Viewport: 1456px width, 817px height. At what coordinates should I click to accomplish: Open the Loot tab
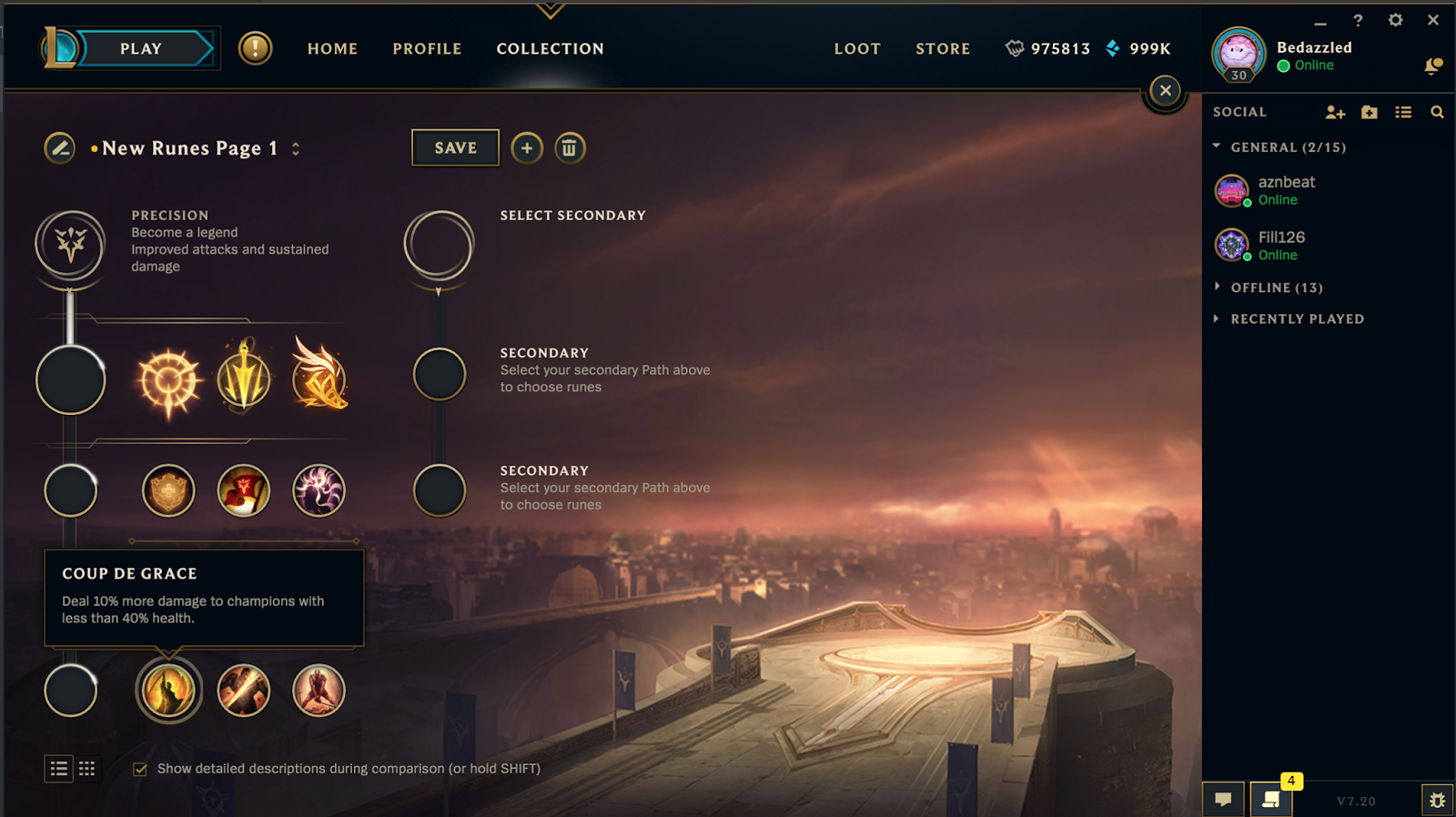(856, 49)
